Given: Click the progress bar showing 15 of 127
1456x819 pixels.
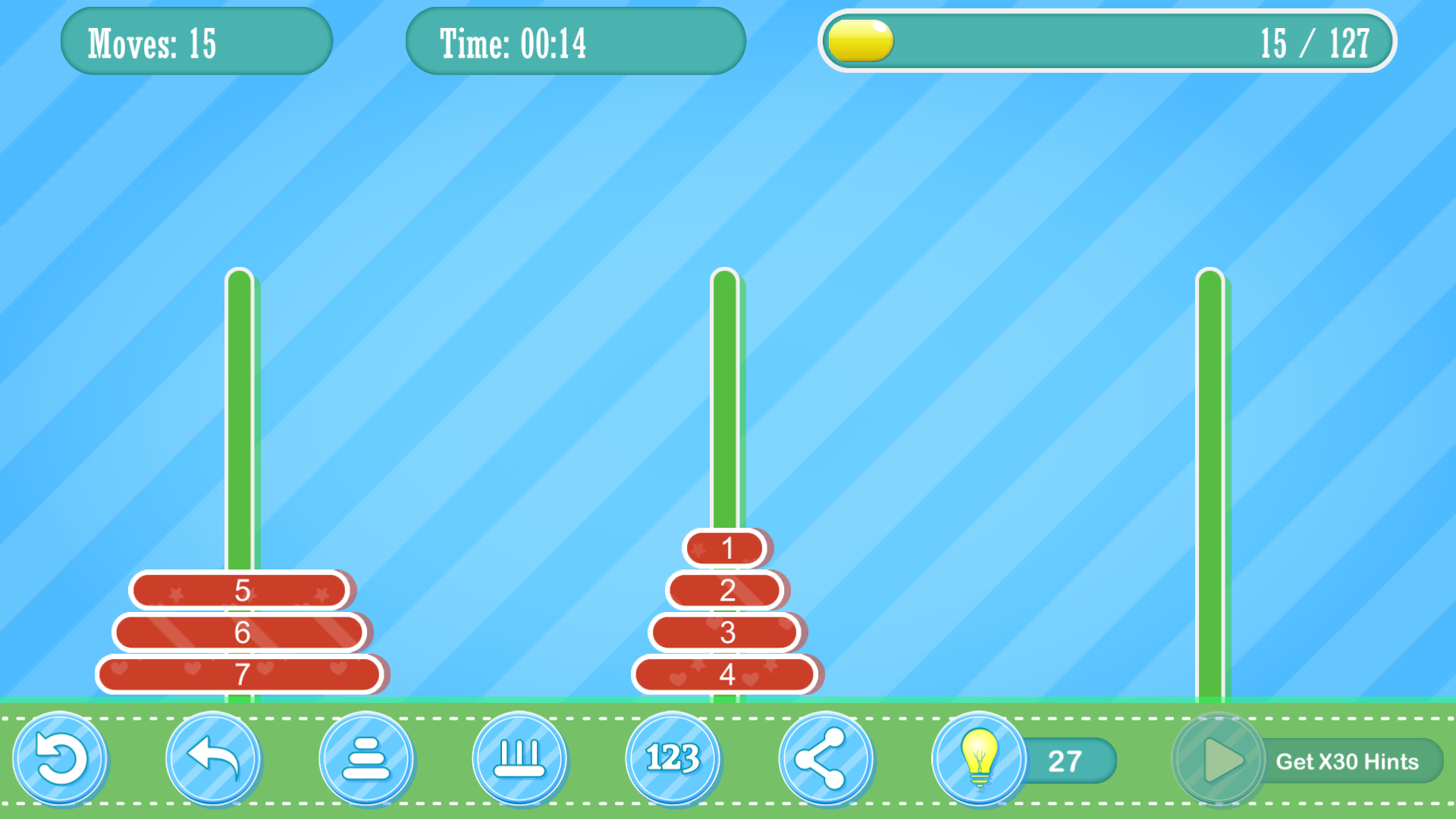Looking at the screenshot, I should click(1107, 42).
